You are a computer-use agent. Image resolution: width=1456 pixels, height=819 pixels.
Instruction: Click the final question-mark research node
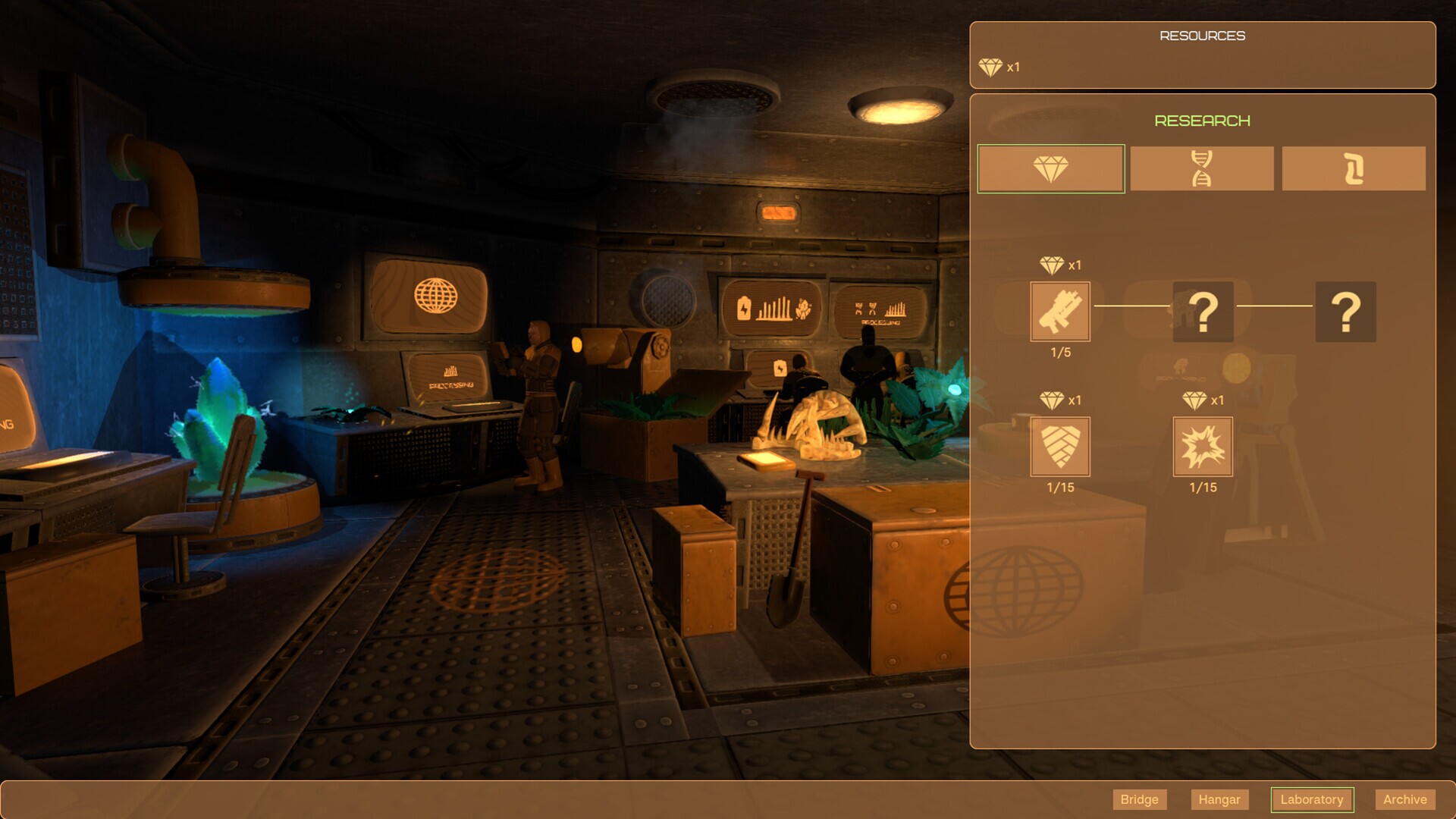click(1345, 312)
